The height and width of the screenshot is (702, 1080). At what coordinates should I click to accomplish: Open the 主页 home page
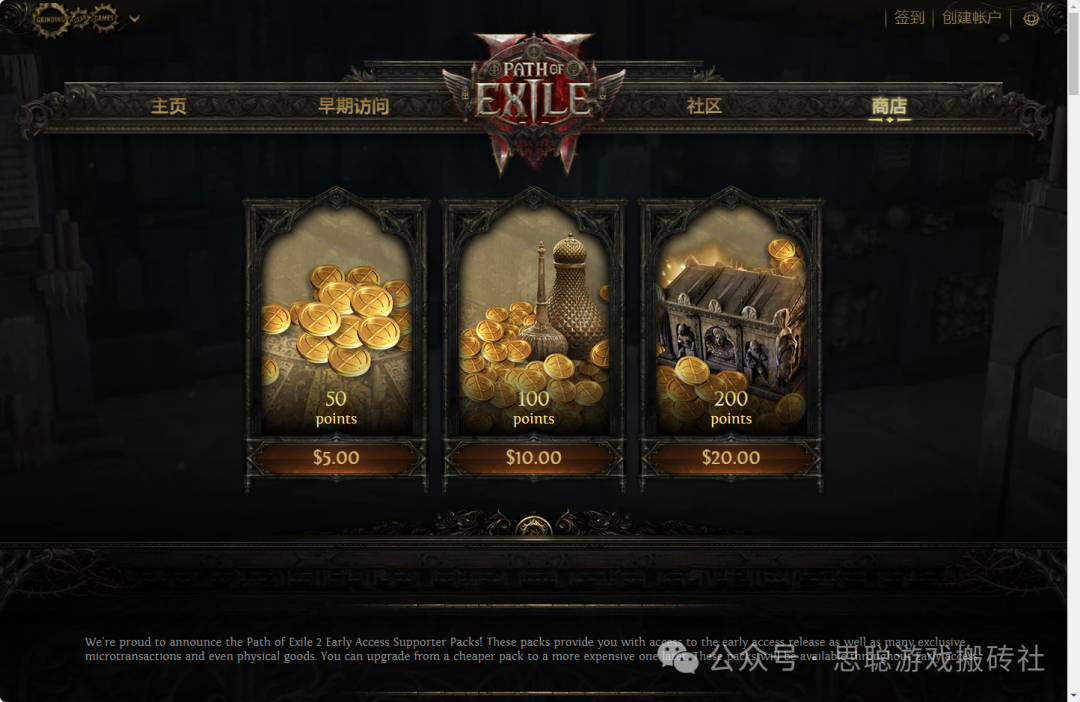click(x=168, y=106)
